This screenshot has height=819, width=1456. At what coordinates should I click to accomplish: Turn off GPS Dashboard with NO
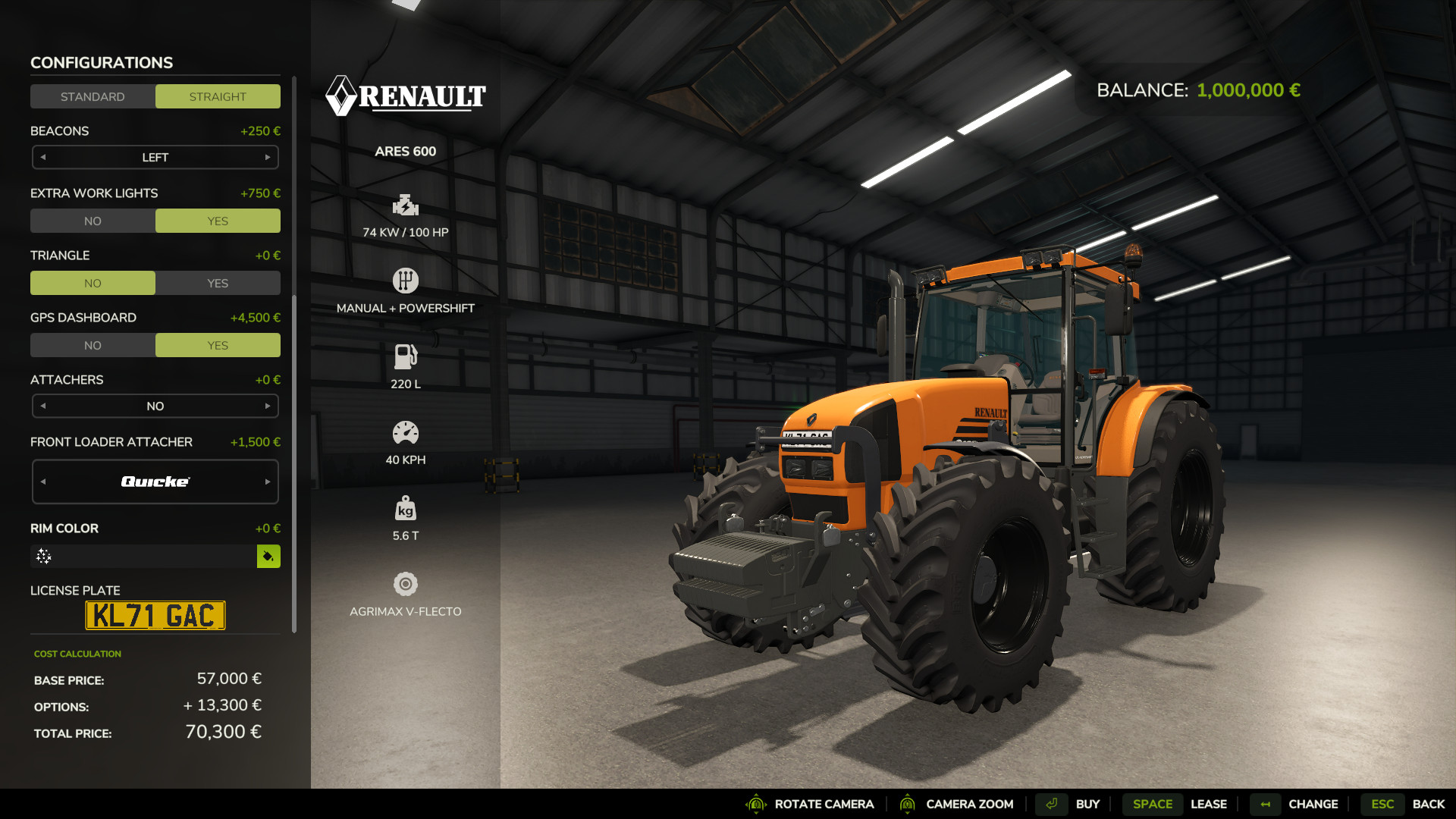93,345
